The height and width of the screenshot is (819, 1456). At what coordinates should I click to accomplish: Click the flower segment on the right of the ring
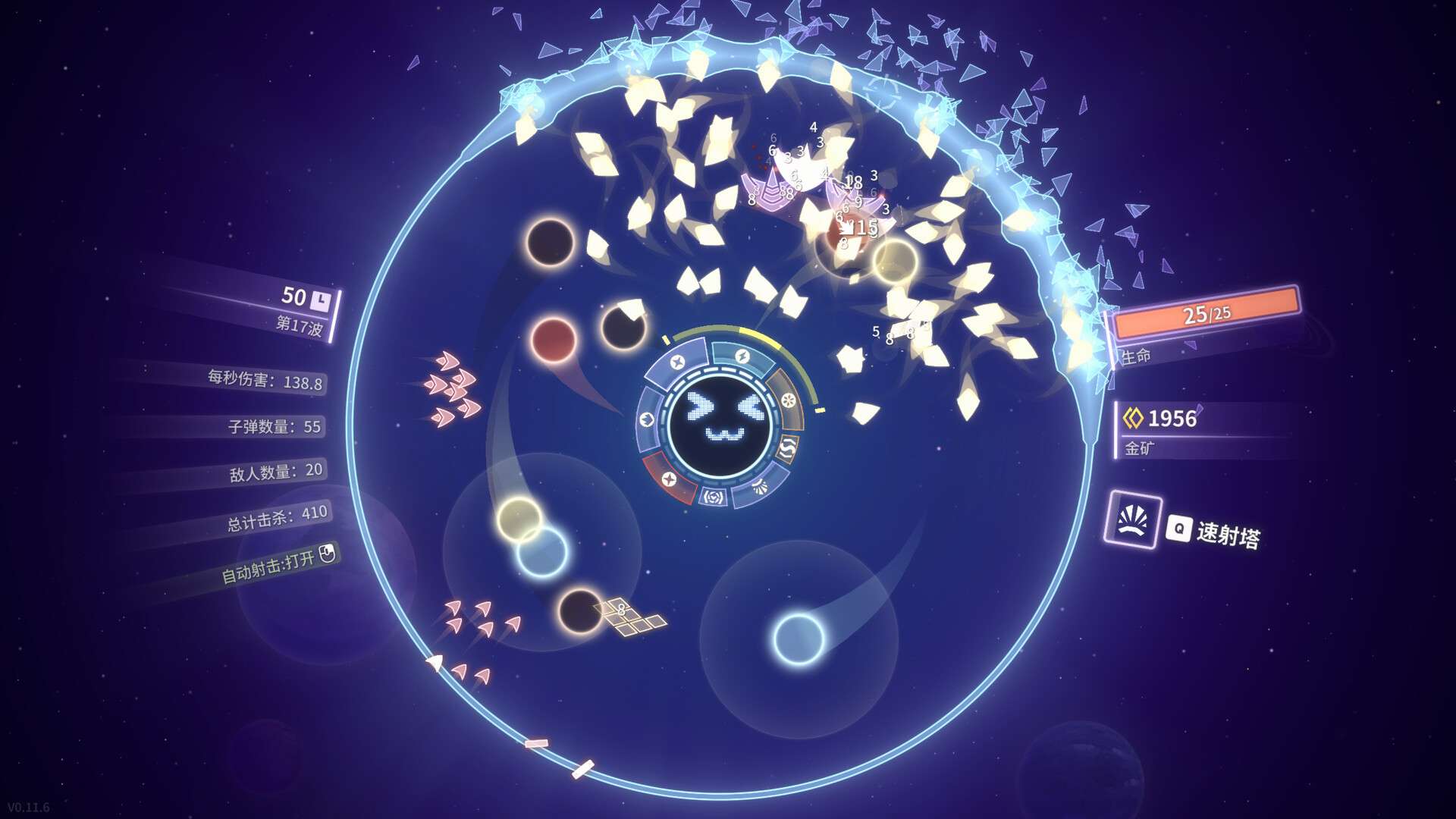789,399
